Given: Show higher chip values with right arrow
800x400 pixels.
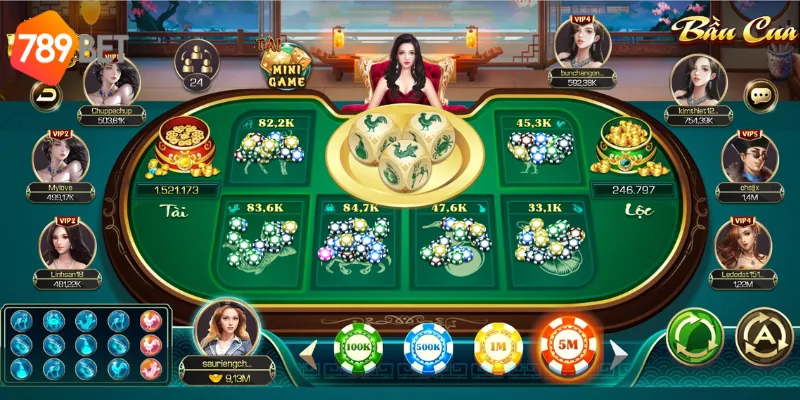Looking at the screenshot, I should (x=619, y=351).
